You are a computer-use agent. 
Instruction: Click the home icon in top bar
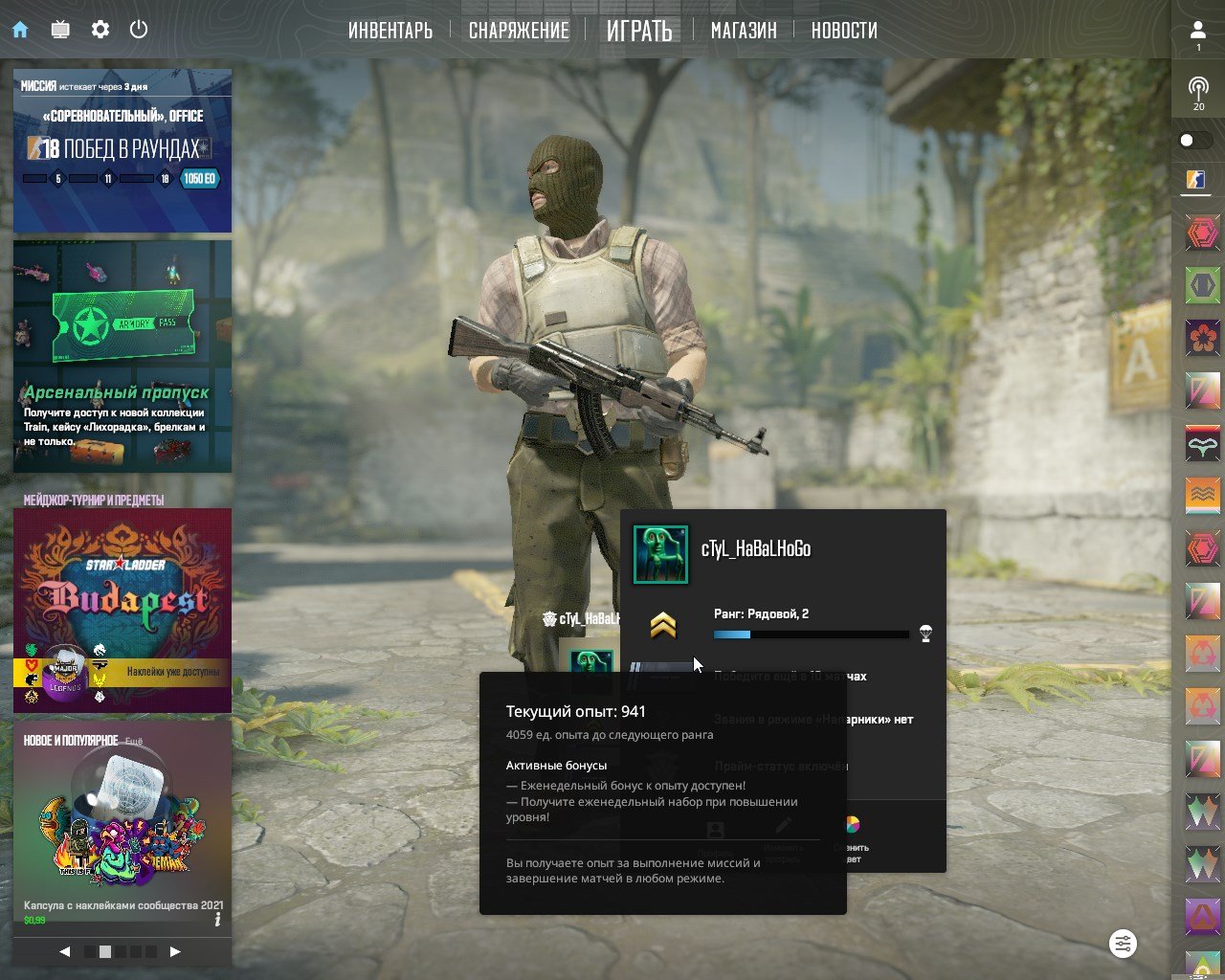point(20,30)
